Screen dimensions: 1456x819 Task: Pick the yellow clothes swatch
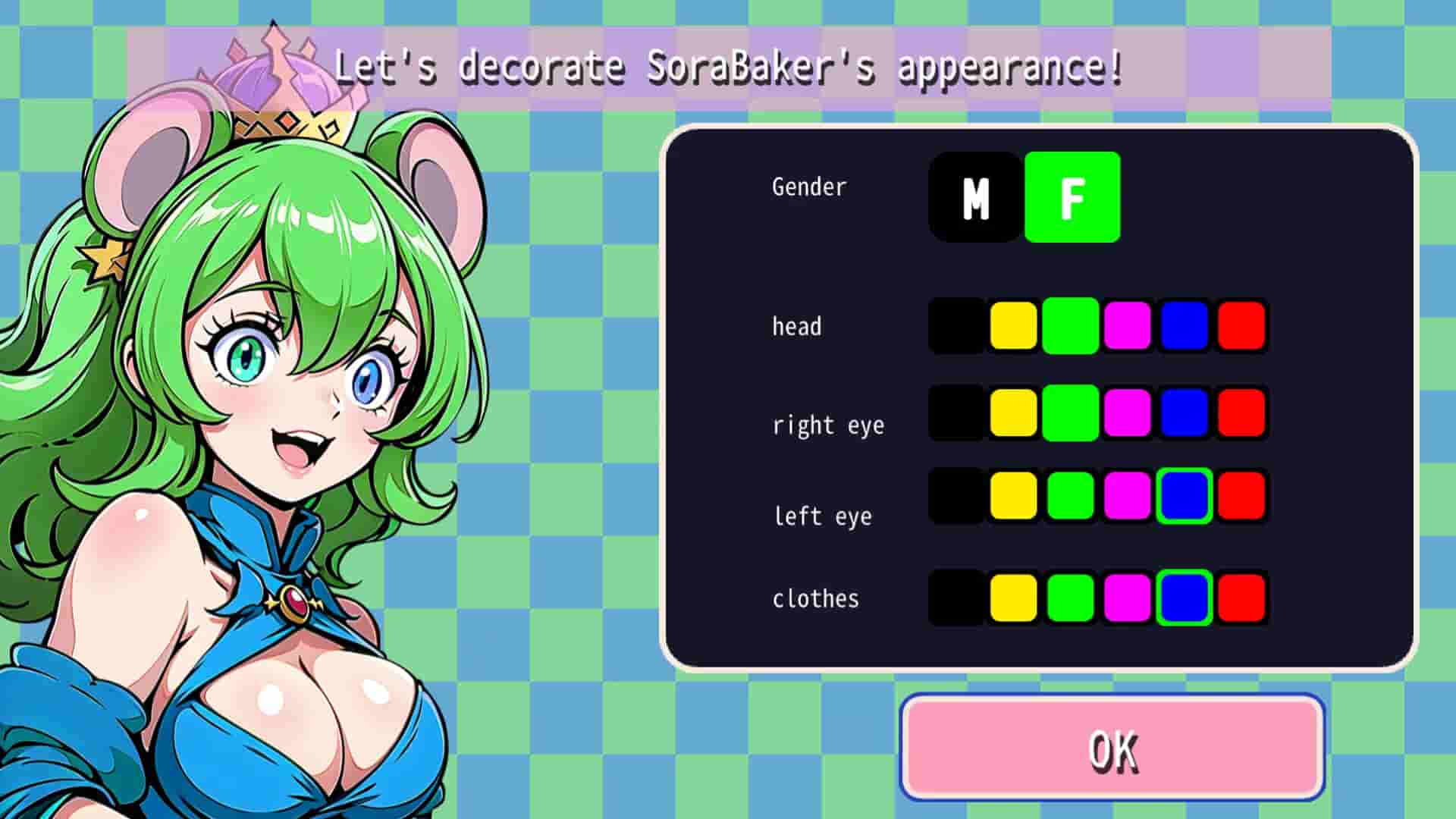1013,598
